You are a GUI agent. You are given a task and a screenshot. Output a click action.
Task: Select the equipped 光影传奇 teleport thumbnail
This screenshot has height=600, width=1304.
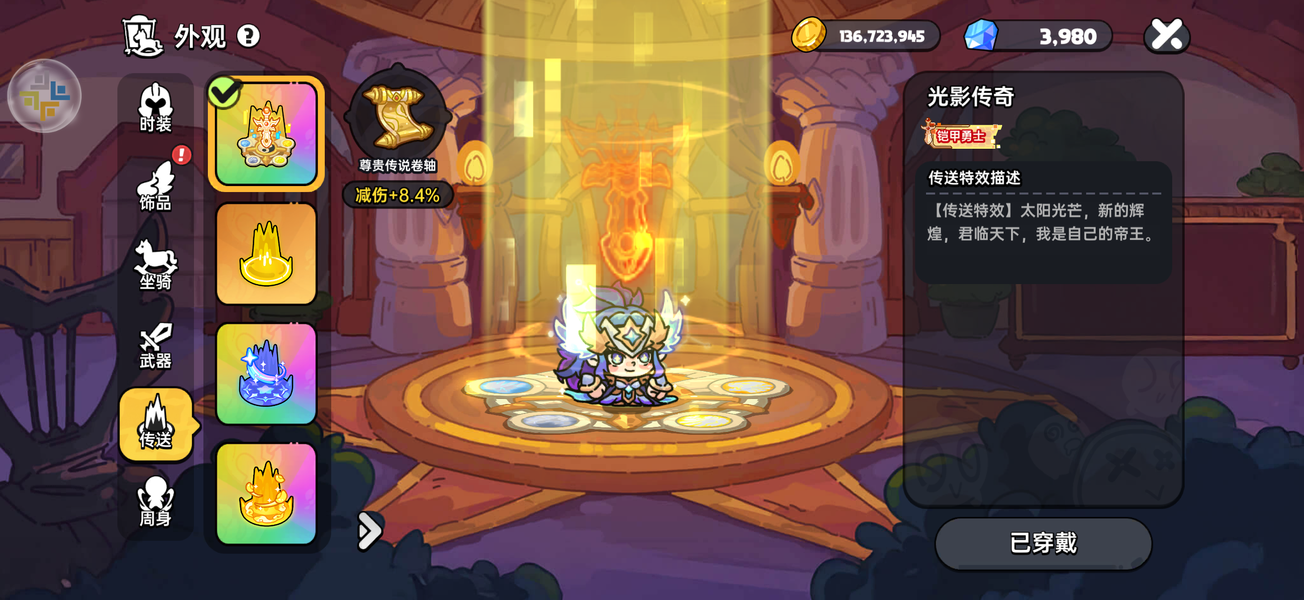pos(266,134)
